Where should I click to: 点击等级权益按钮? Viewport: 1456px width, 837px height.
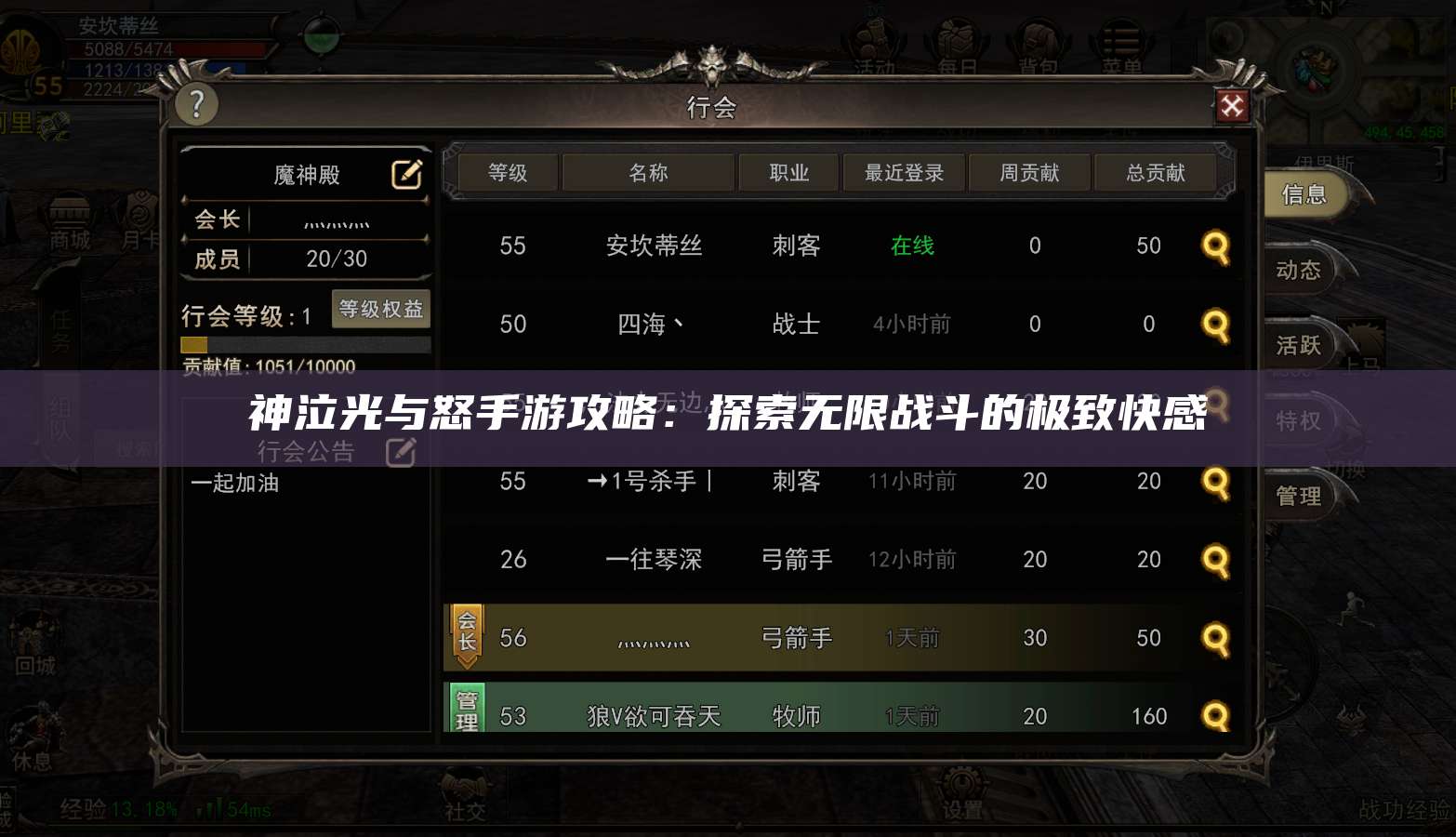(x=380, y=310)
